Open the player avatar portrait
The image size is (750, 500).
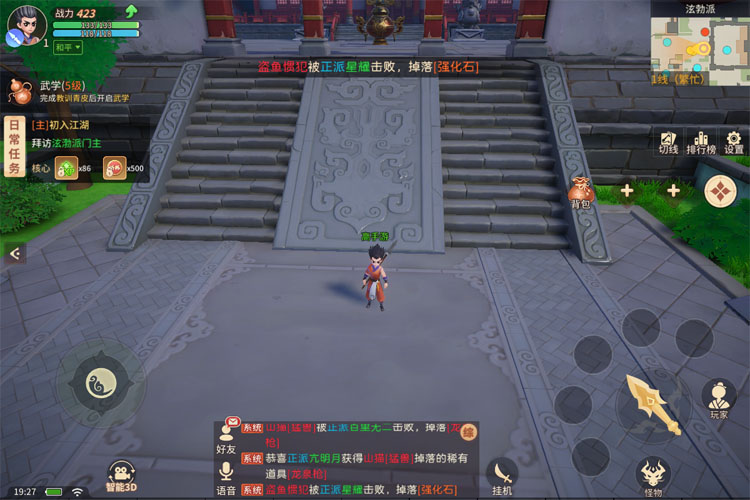point(25,25)
